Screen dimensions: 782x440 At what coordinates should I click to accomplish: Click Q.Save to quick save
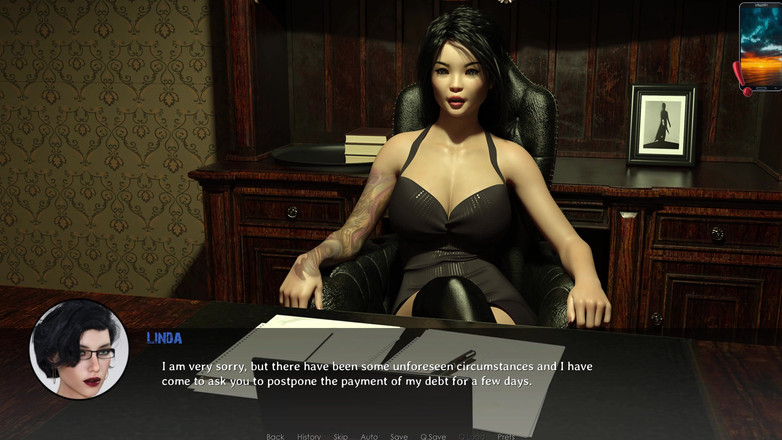tap(433, 436)
